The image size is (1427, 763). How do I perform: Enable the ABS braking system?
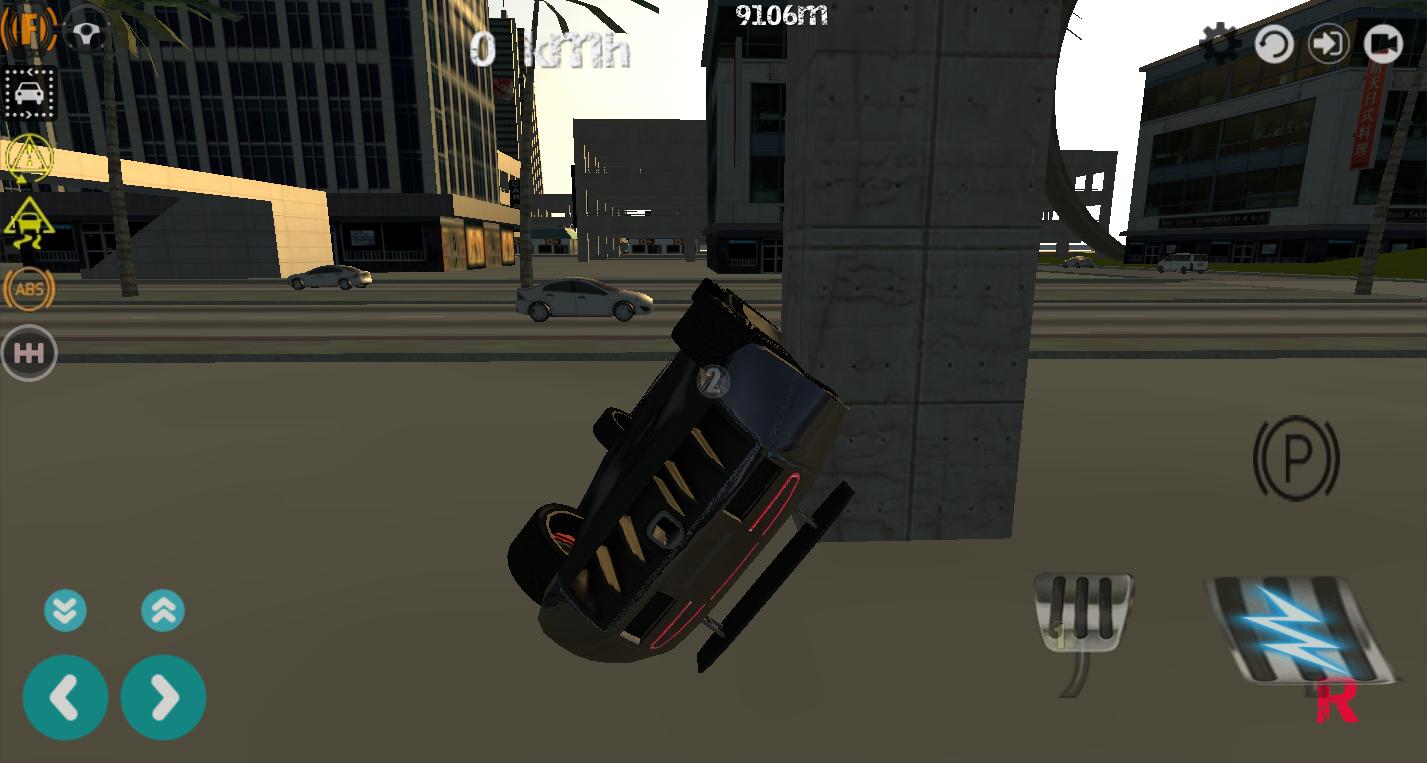(29, 289)
